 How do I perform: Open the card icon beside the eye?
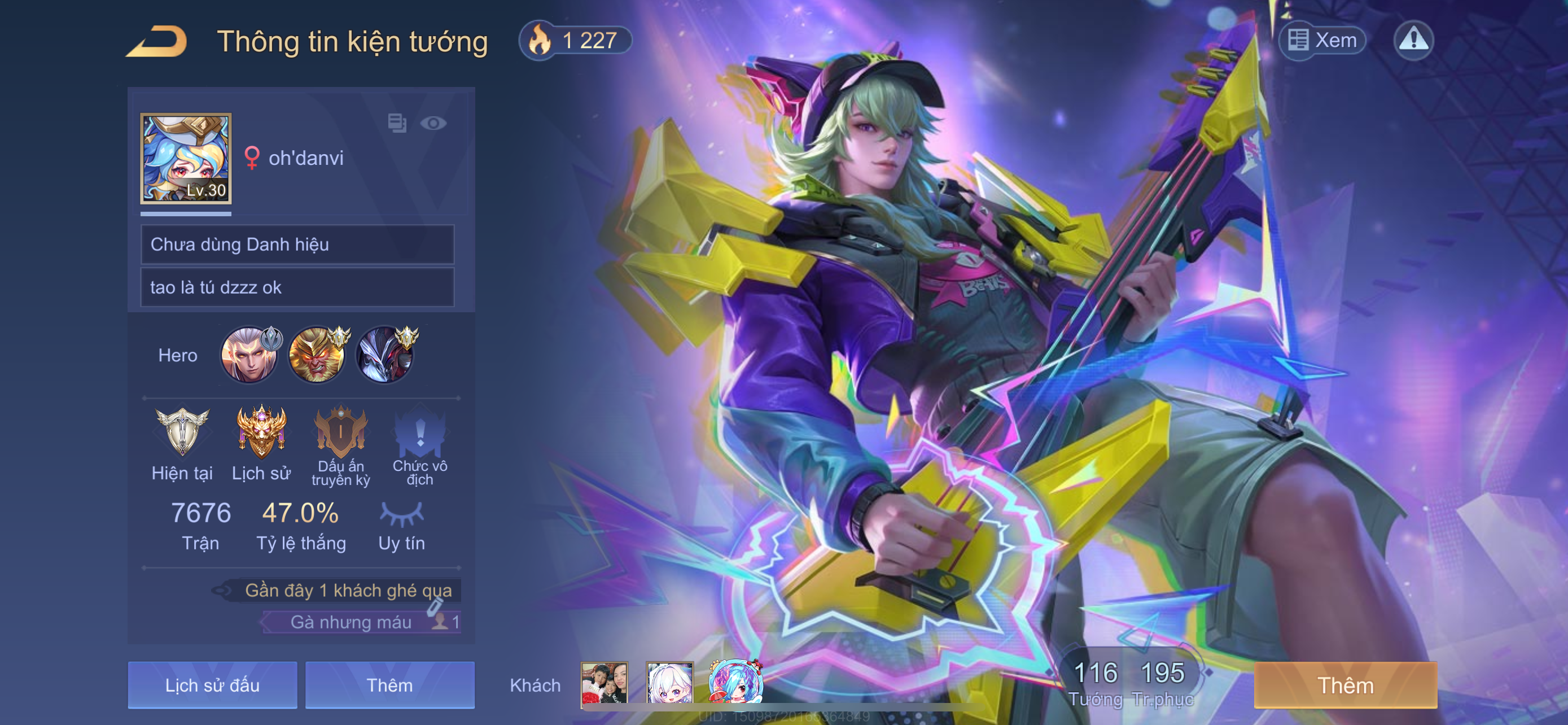[x=397, y=123]
